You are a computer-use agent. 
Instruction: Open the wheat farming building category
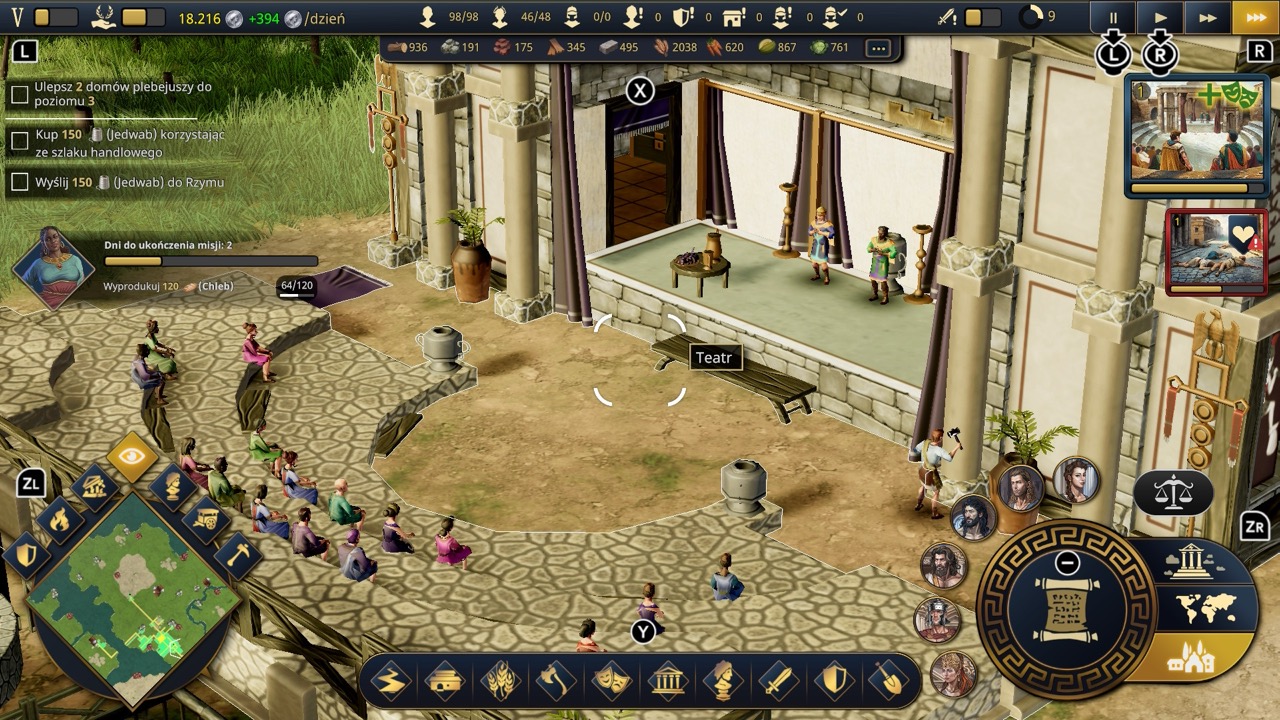[x=500, y=682]
